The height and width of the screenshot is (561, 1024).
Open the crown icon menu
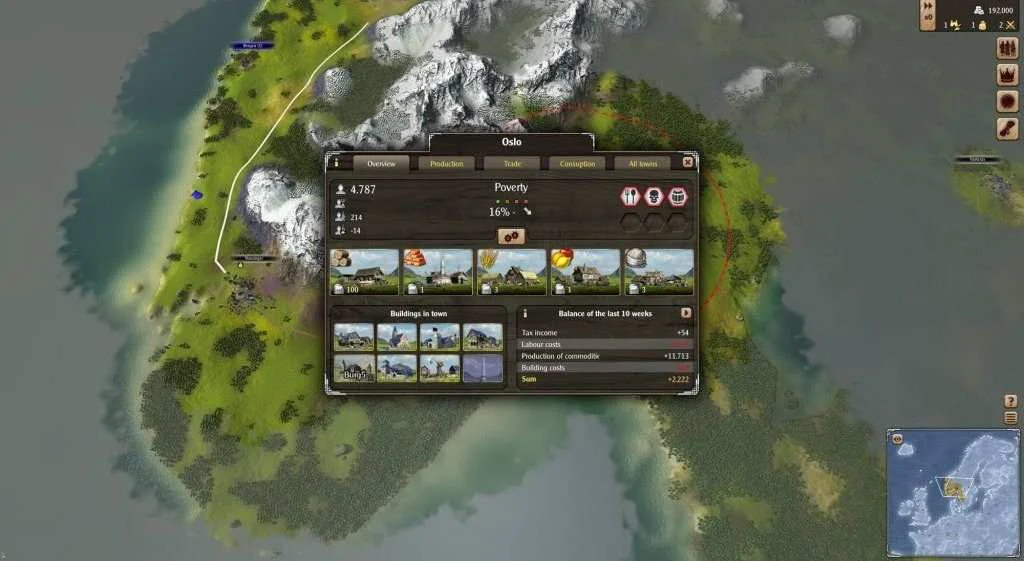pyautogui.click(x=1007, y=74)
